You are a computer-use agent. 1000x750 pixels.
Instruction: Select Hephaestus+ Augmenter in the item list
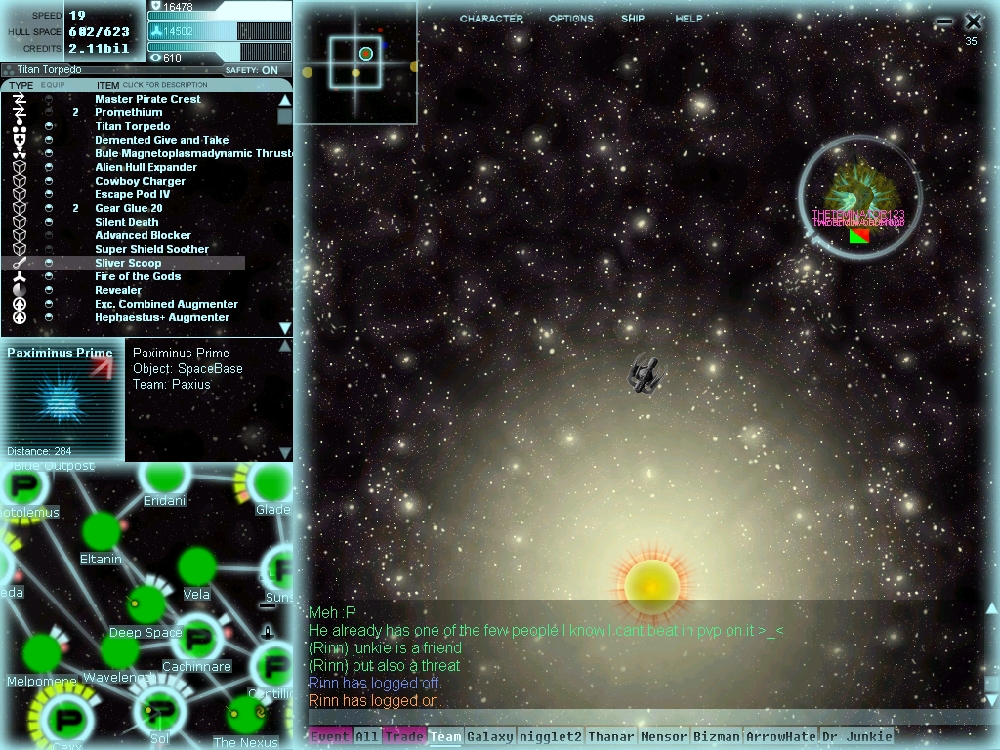162,318
